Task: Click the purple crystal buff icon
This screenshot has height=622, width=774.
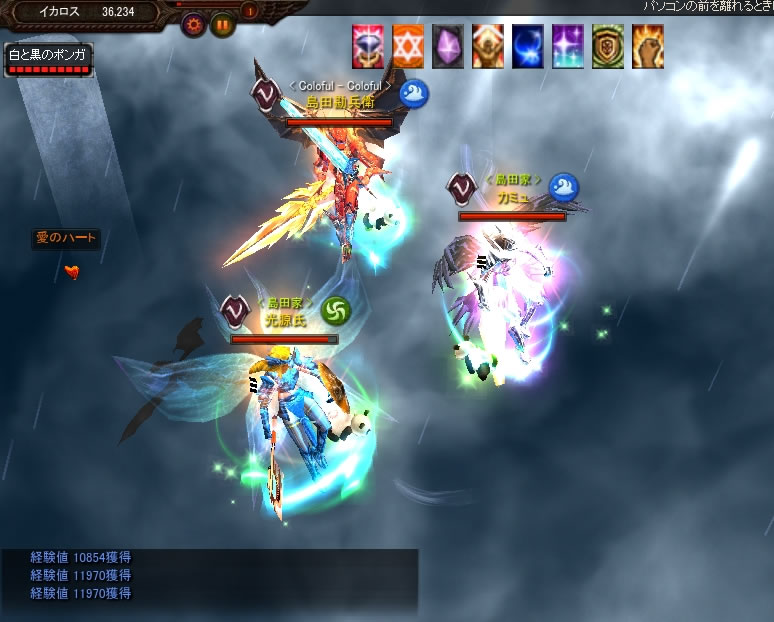Action: [x=448, y=47]
